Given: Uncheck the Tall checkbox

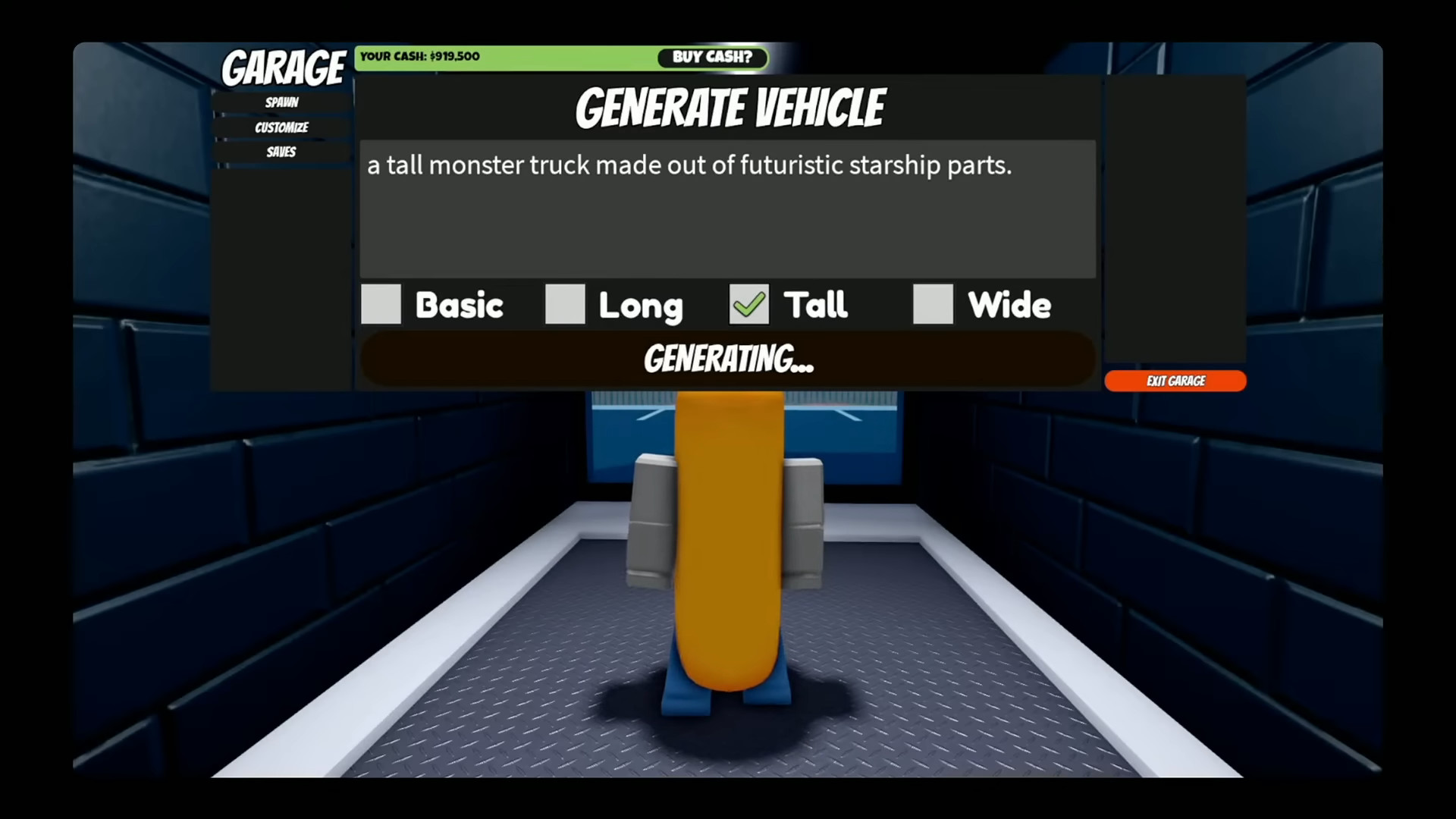Looking at the screenshot, I should point(749,304).
